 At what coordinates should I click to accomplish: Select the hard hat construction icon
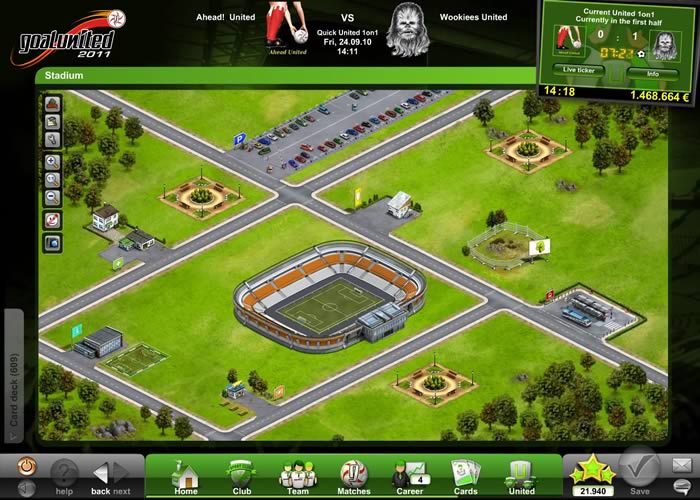(x=52, y=103)
